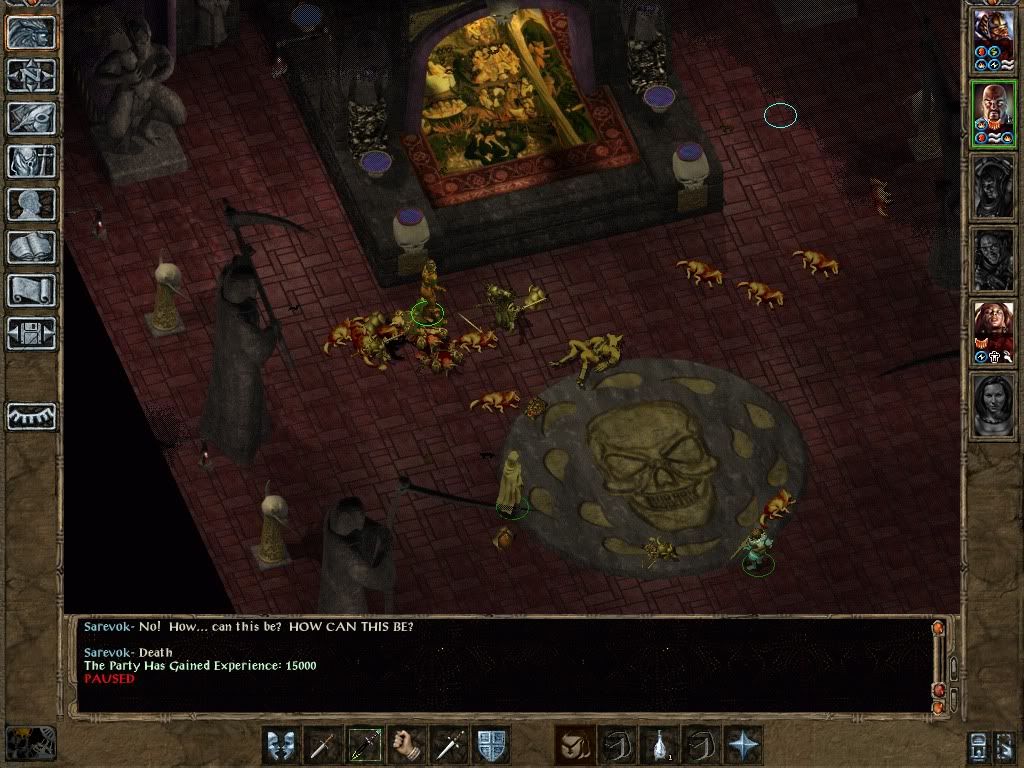
Task: Toggle the game clock pause button
Action: pos(30,742)
